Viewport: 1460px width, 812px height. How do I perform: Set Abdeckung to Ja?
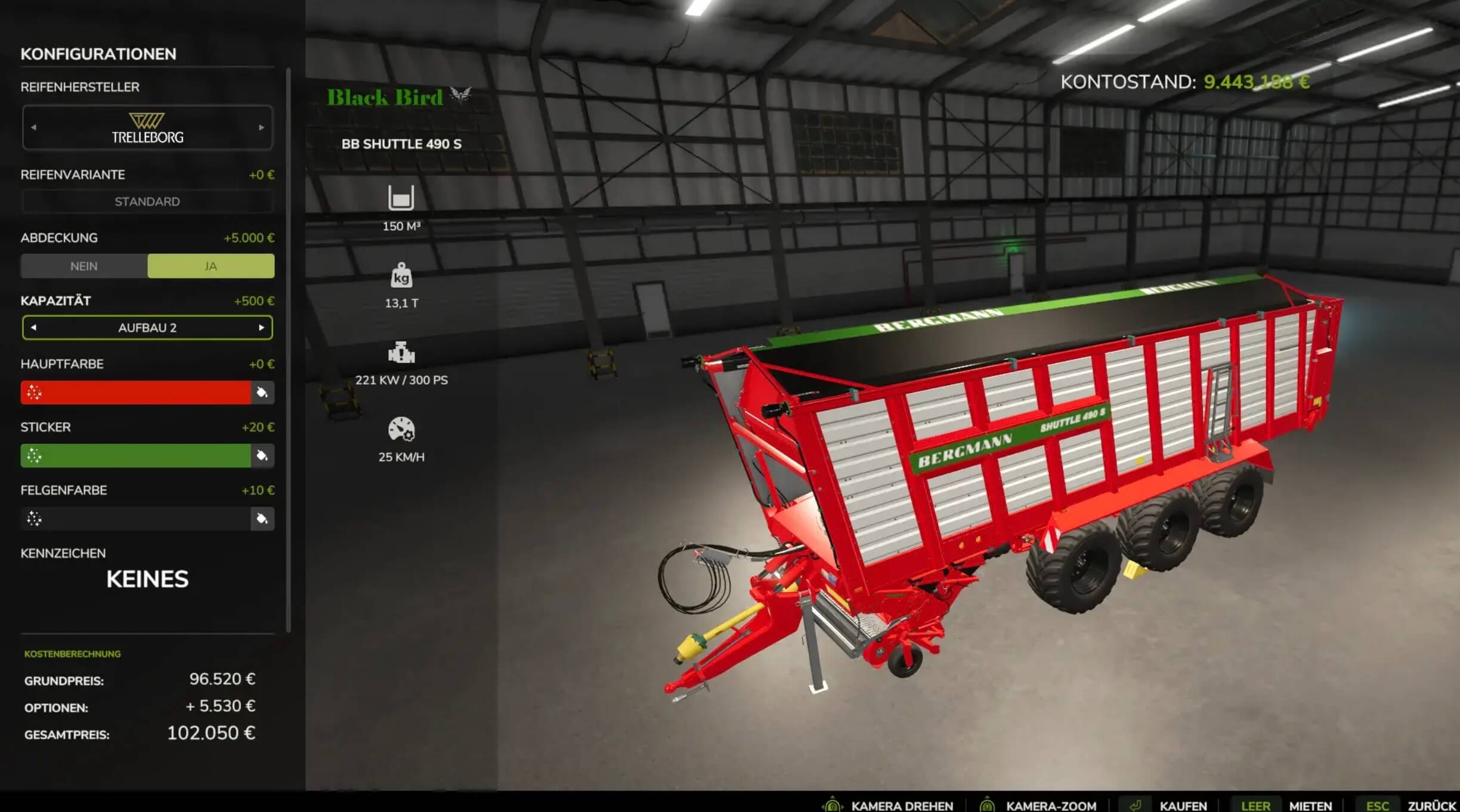pyautogui.click(x=211, y=266)
